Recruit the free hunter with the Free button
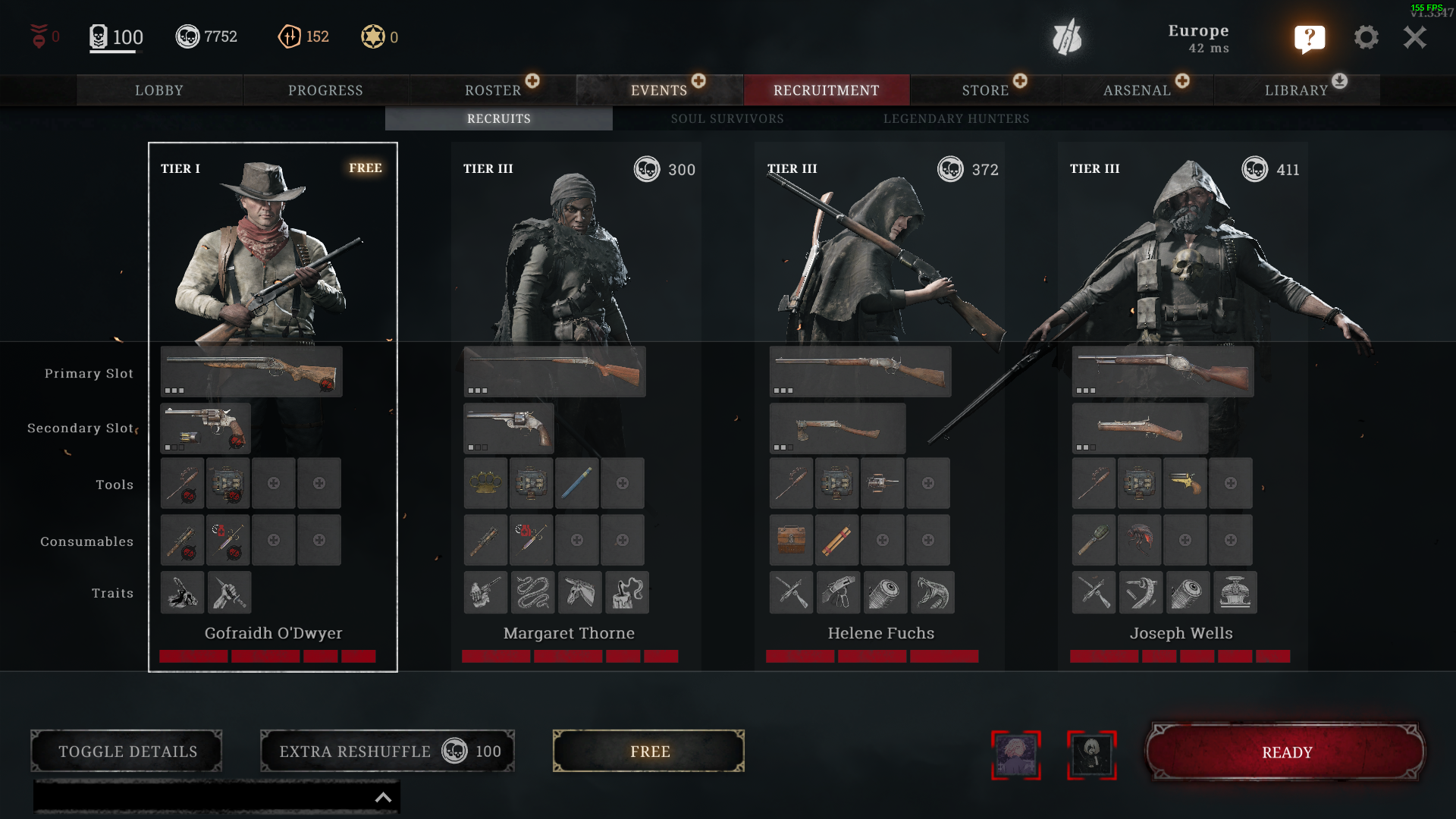The width and height of the screenshot is (1456, 819). tap(648, 751)
